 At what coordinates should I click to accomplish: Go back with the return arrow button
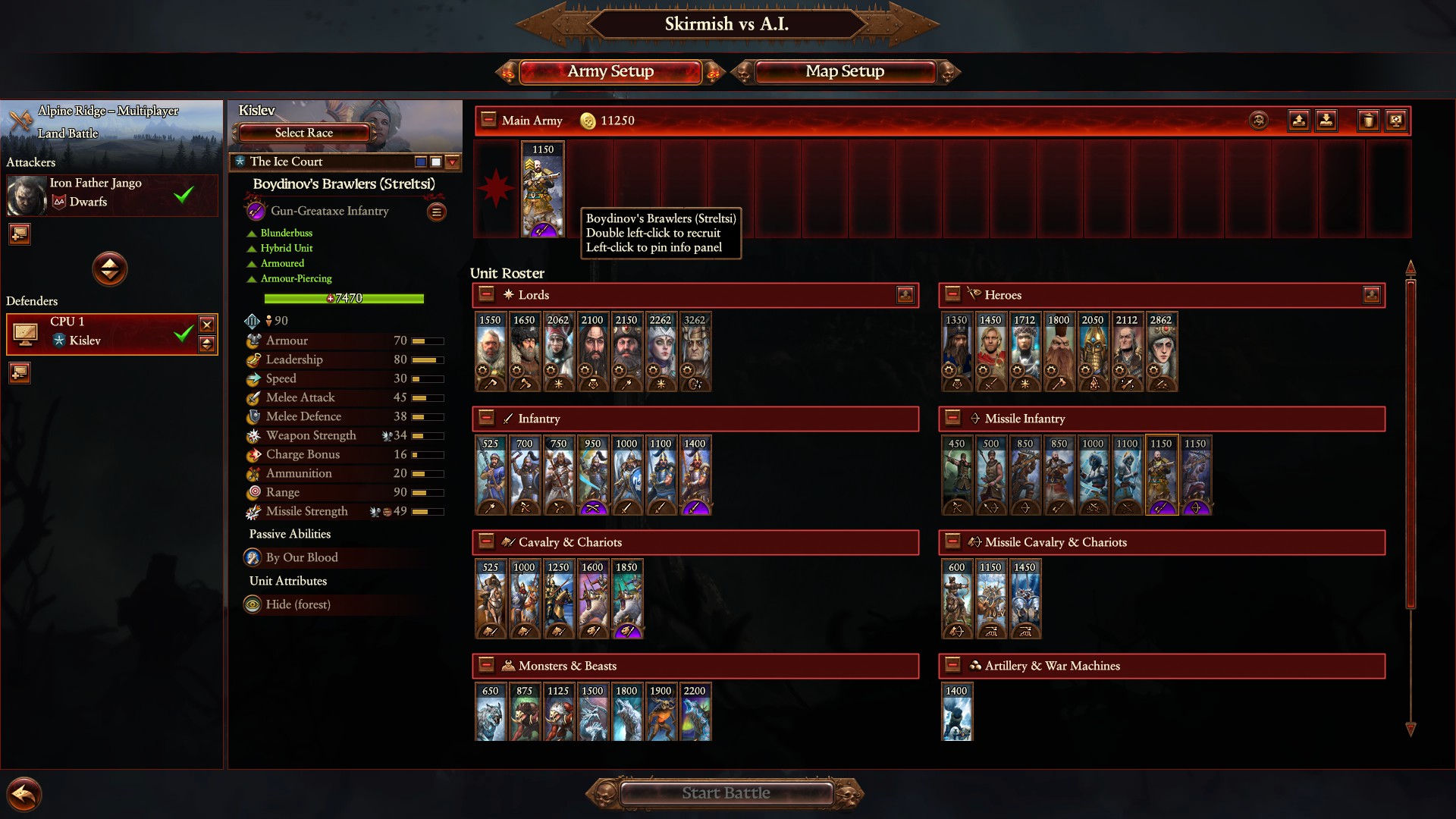[24, 795]
